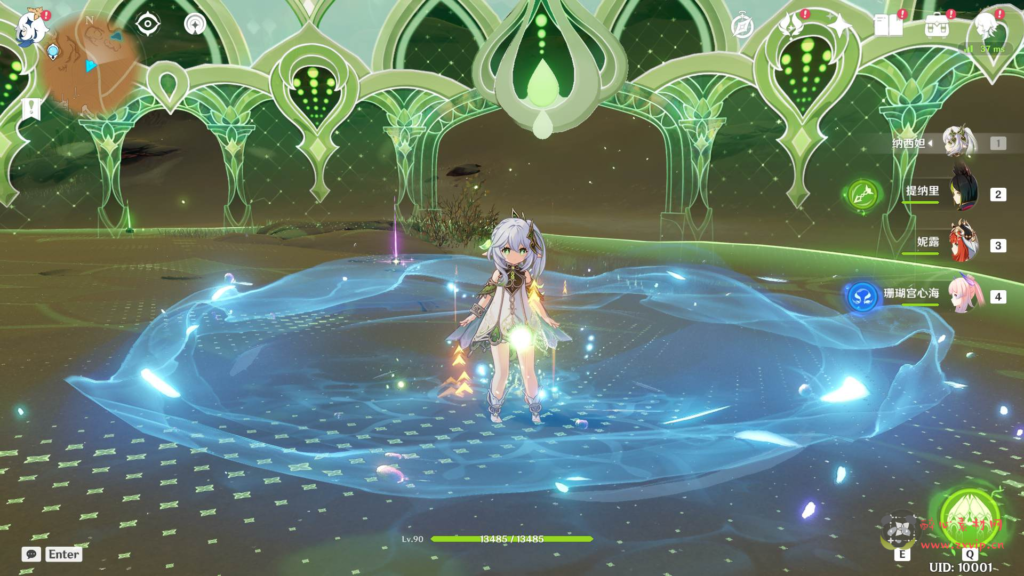The image size is (1024, 576).
Task: Click the eye-shaped elemental sight icon
Action: tap(148, 24)
